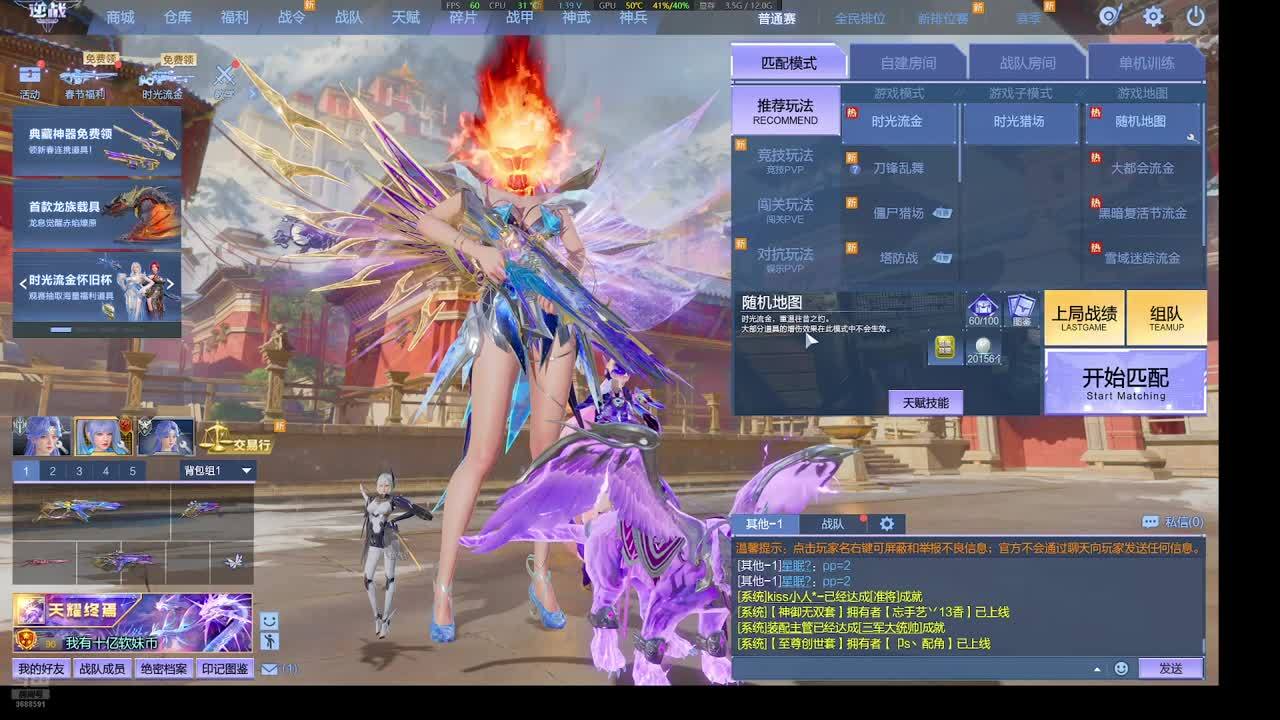View 上局战绩 last game results
The width and height of the screenshot is (1280, 720).
1084,318
